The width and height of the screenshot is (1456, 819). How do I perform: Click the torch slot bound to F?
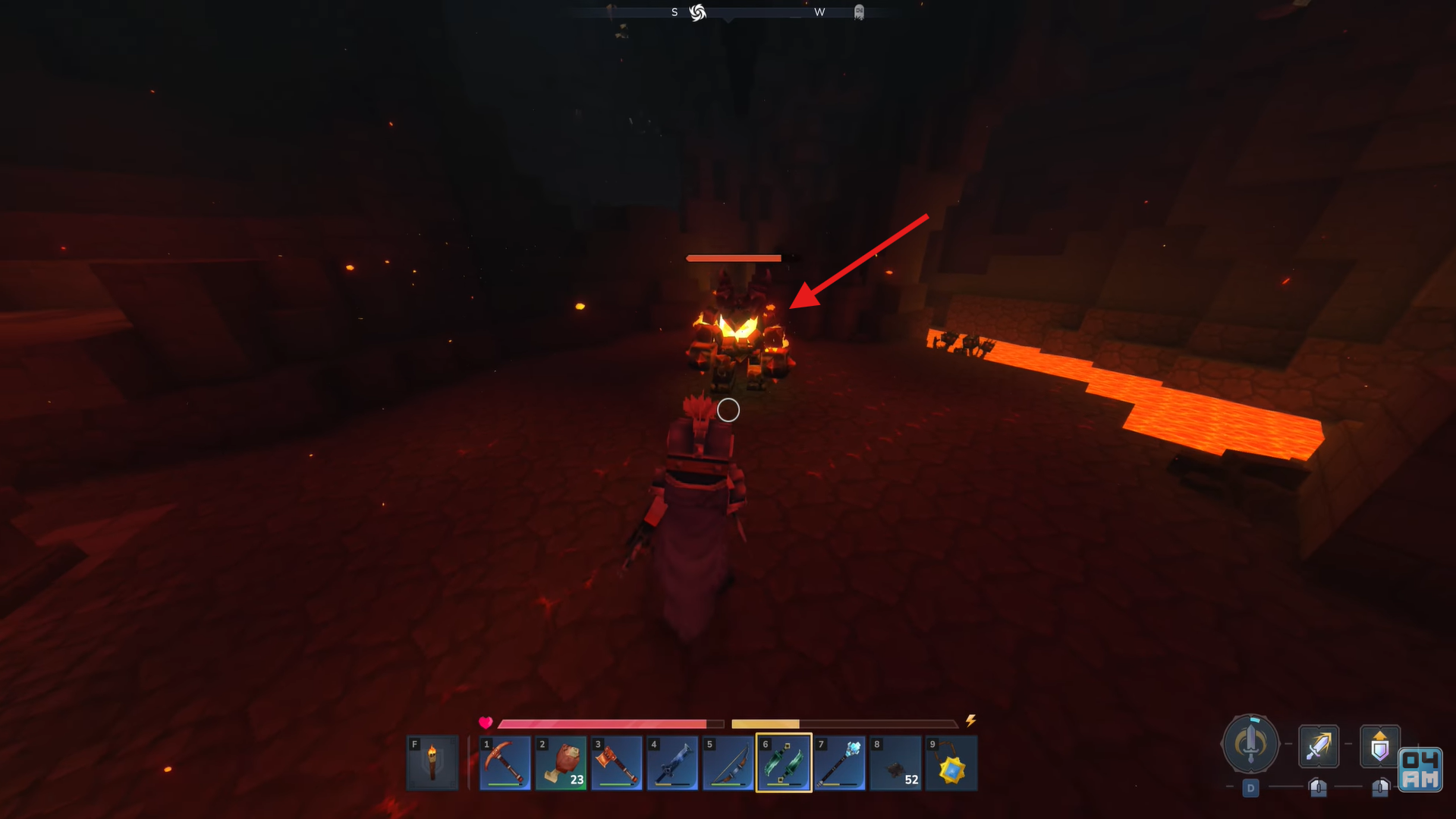(x=432, y=762)
